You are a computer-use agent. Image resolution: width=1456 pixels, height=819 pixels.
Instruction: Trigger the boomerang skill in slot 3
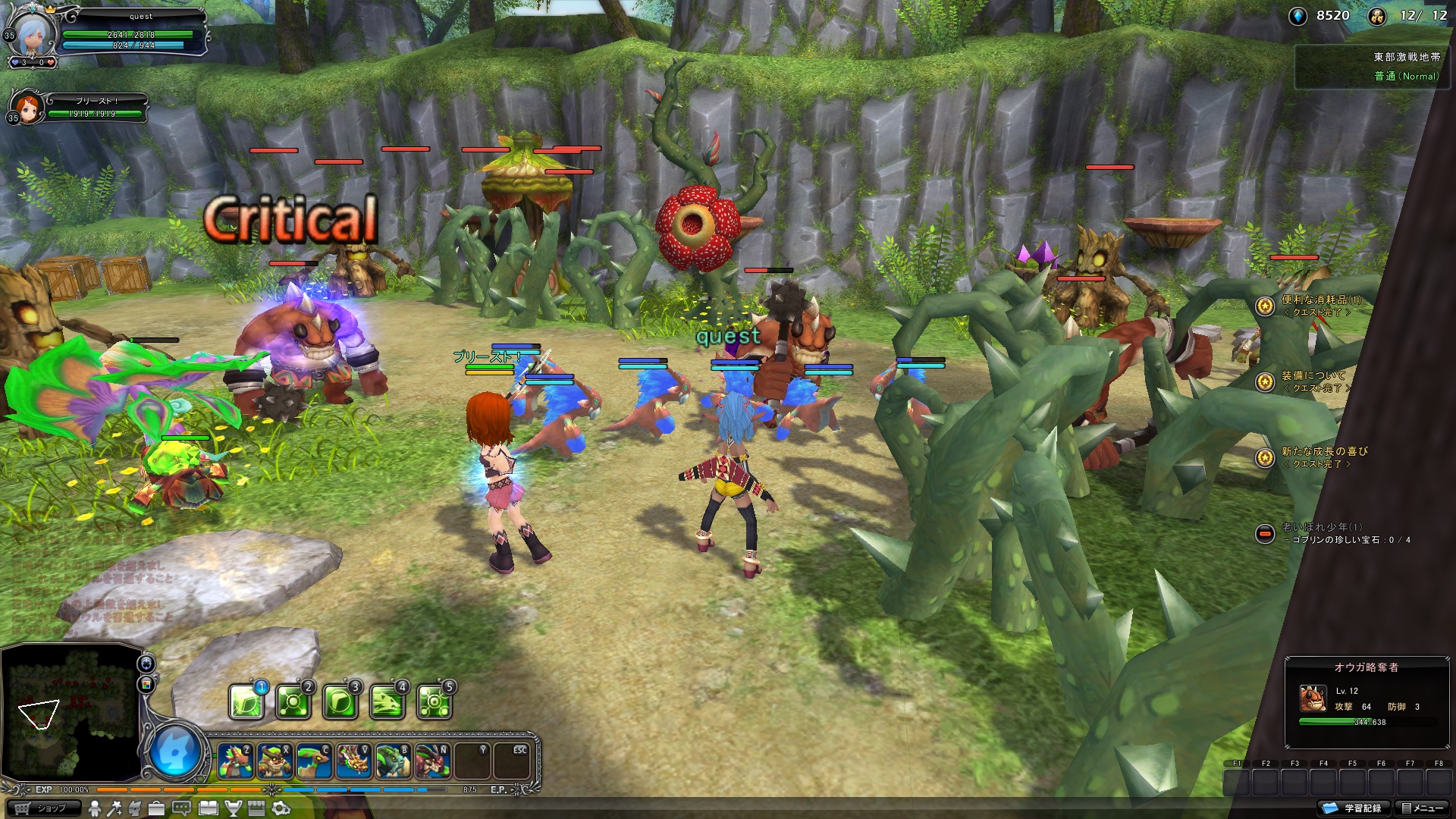coord(340,703)
